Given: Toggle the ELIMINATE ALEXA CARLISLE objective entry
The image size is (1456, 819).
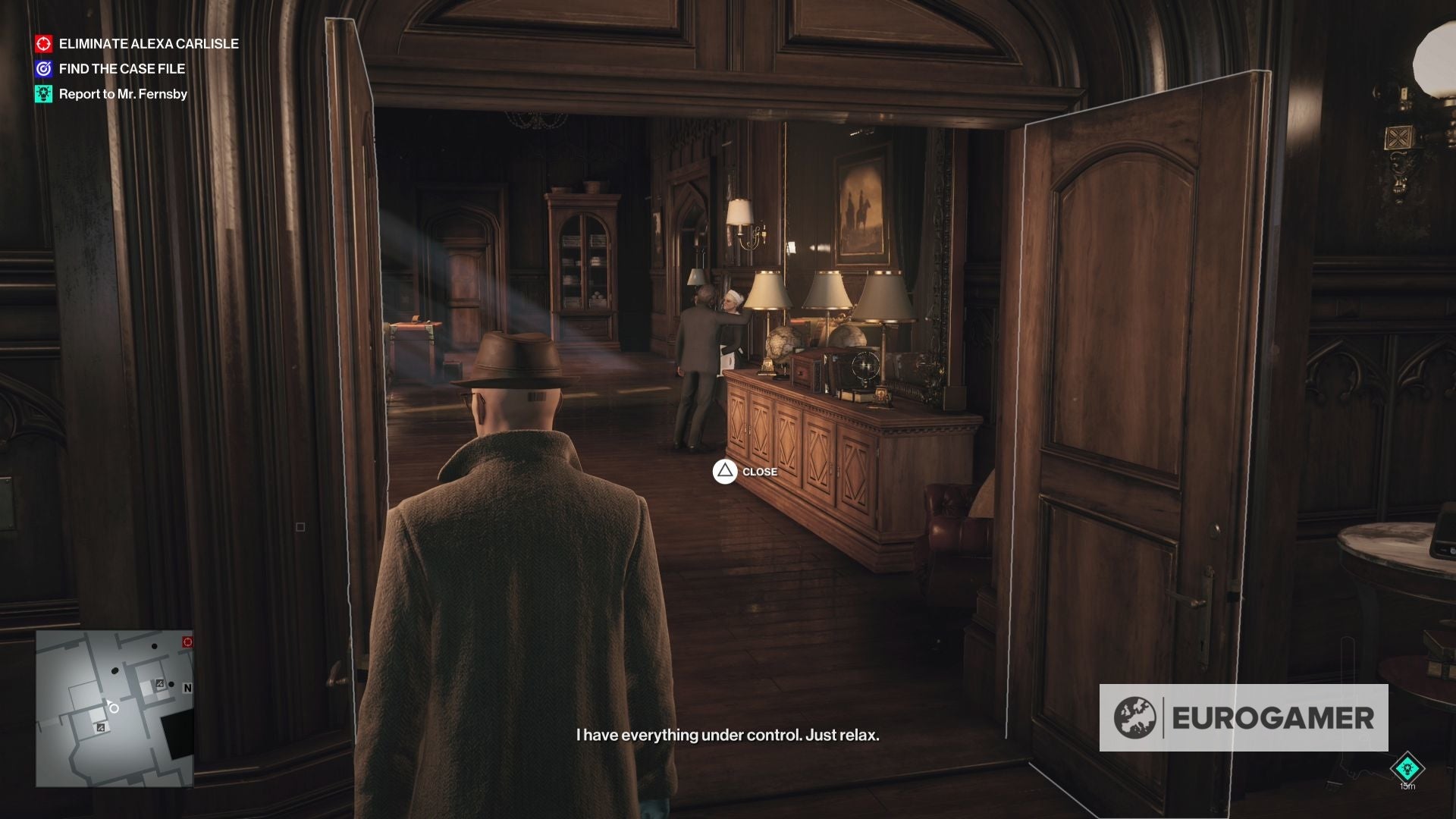Looking at the screenshot, I should click(148, 44).
